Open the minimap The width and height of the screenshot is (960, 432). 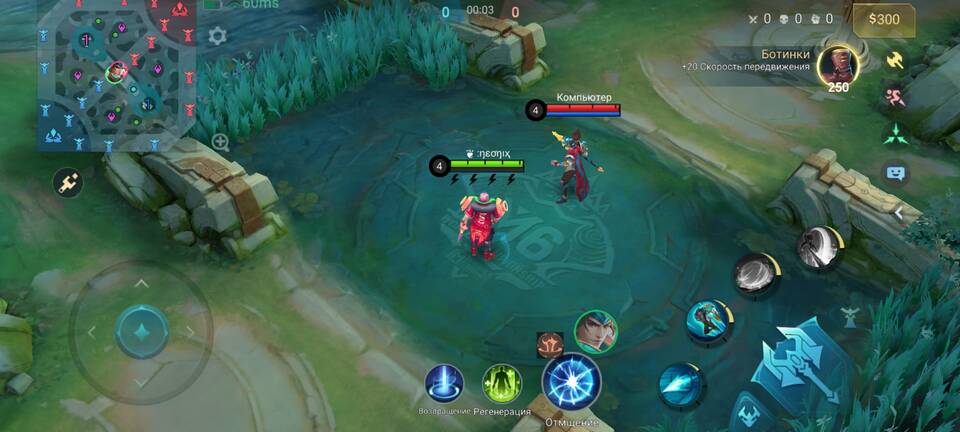tap(113, 76)
